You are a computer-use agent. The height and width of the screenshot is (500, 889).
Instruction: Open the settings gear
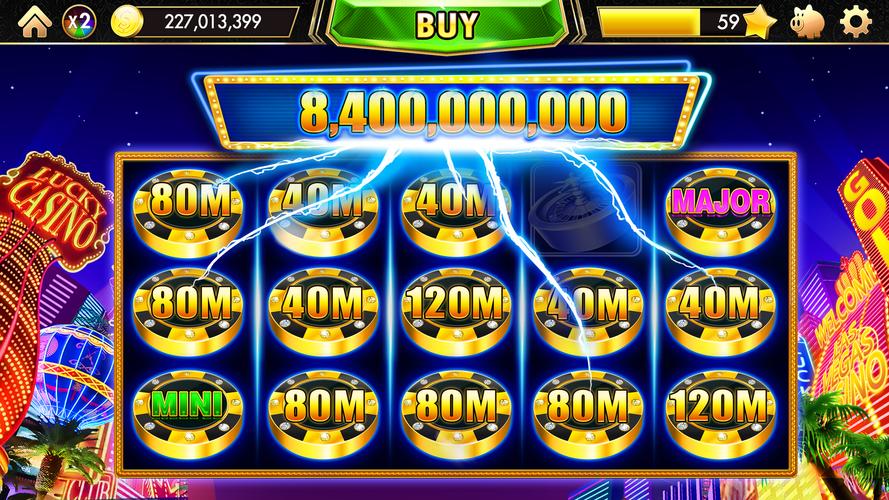point(856,21)
